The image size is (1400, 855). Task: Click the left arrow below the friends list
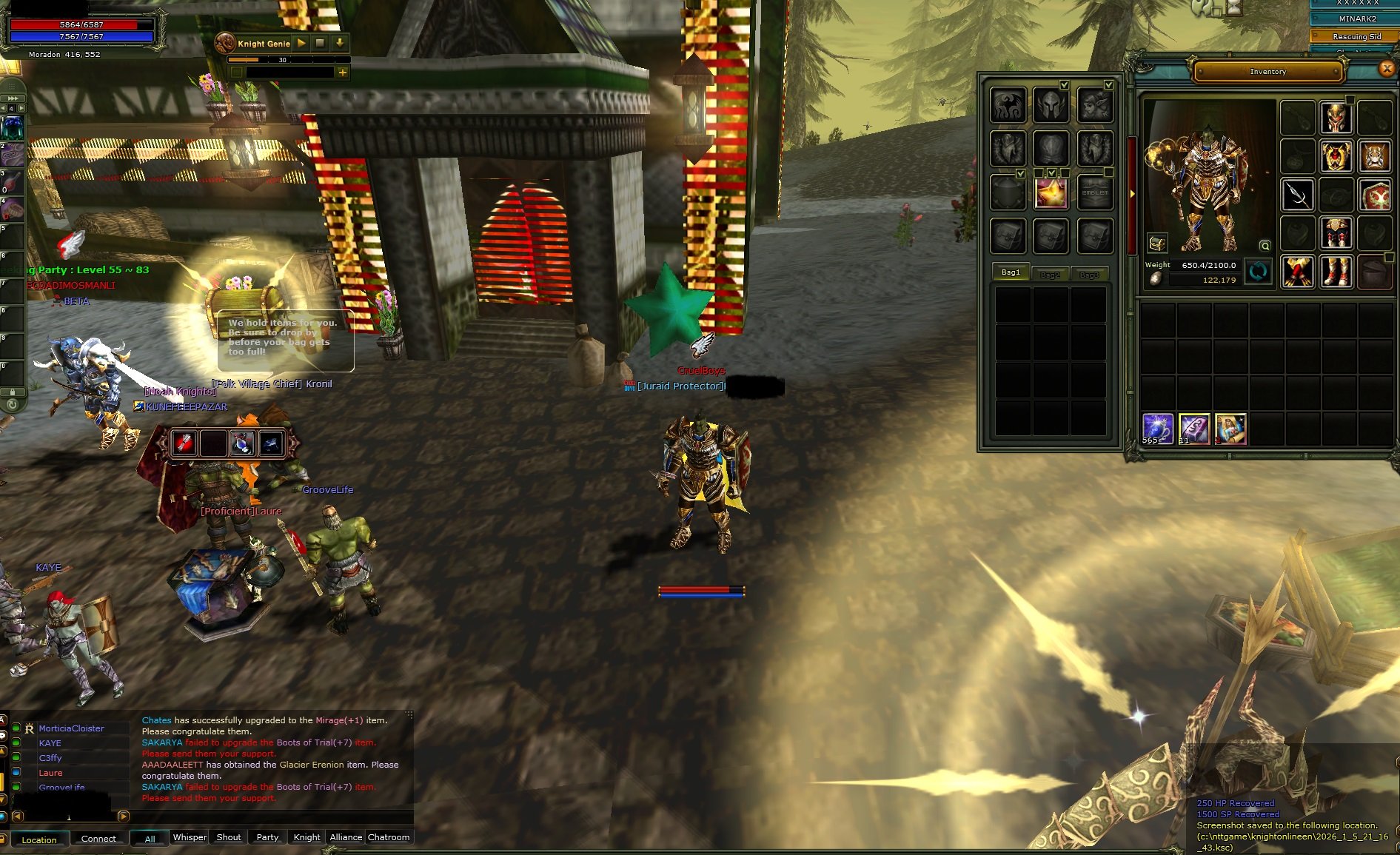(x=18, y=817)
